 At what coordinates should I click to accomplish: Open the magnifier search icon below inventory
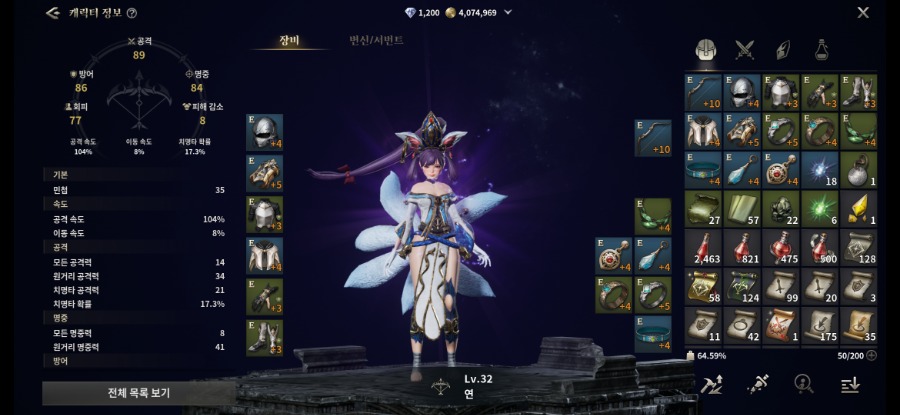[802, 384]
